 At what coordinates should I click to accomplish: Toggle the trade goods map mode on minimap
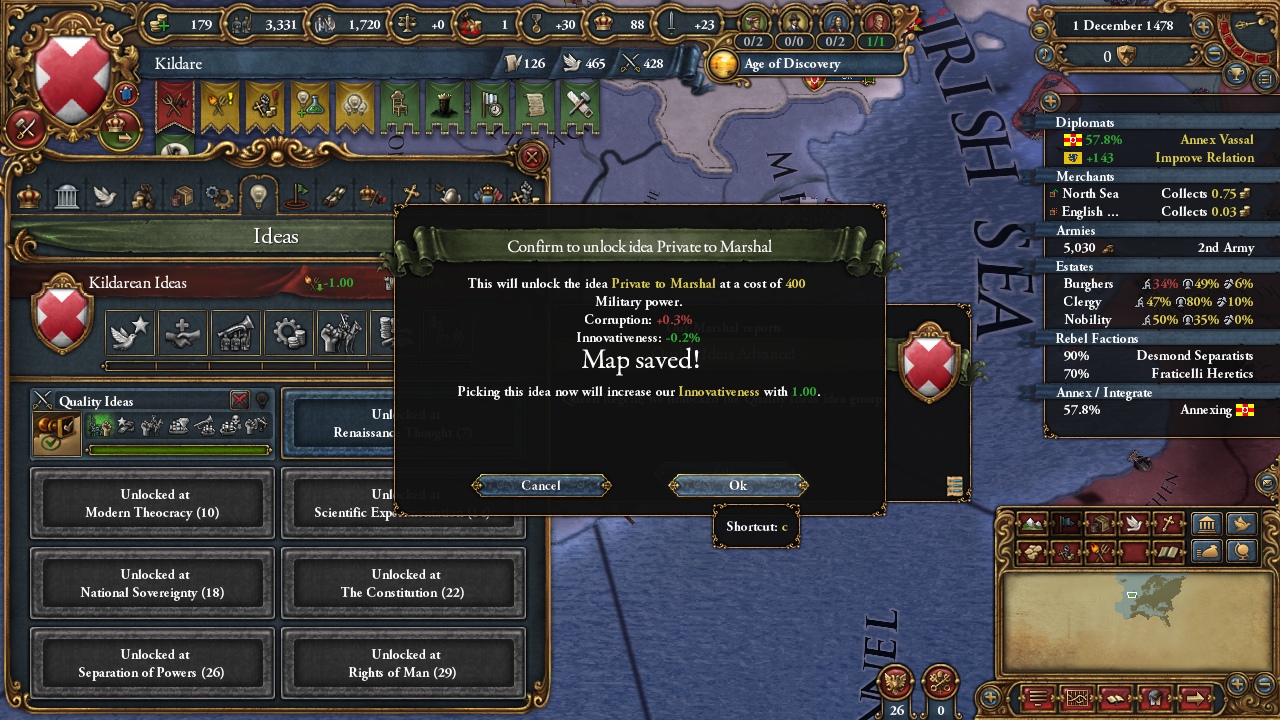pyautogui.click(x=1101, y=524)
